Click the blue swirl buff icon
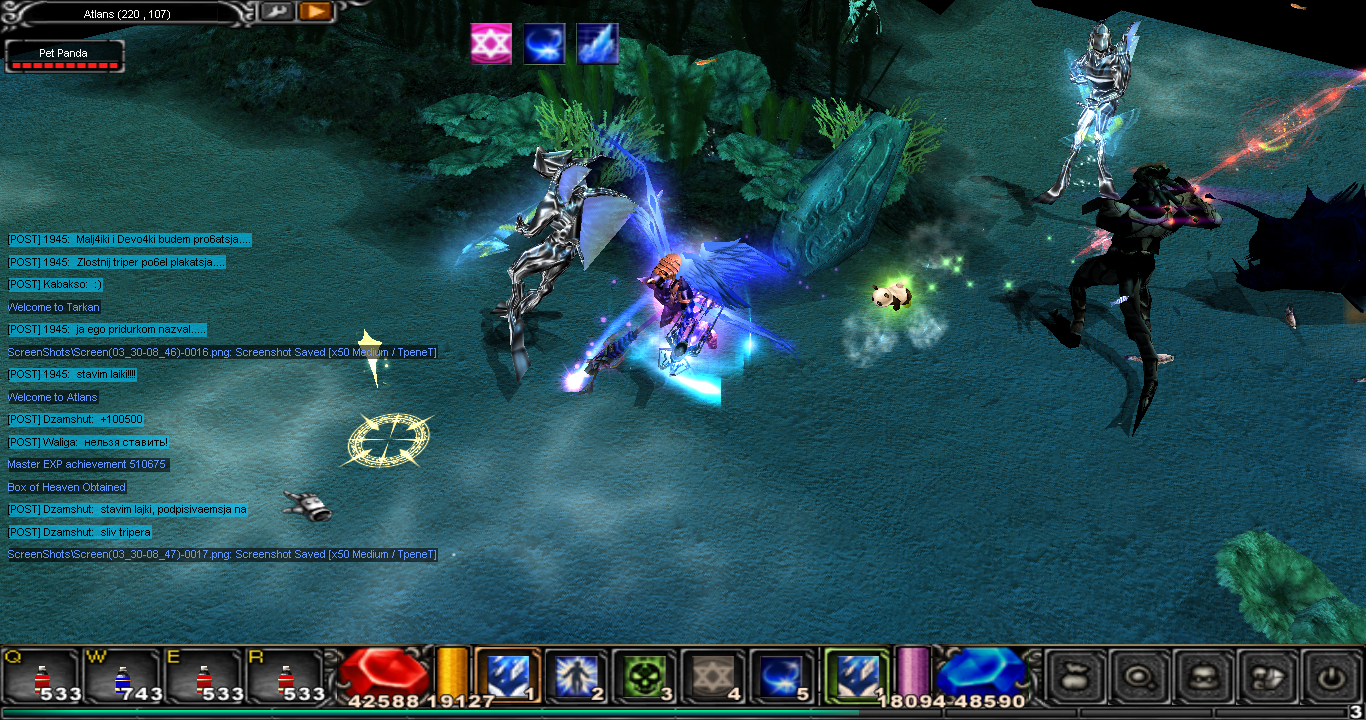Viewport: 1366px width, 720px height. click(x=544, y=44)
